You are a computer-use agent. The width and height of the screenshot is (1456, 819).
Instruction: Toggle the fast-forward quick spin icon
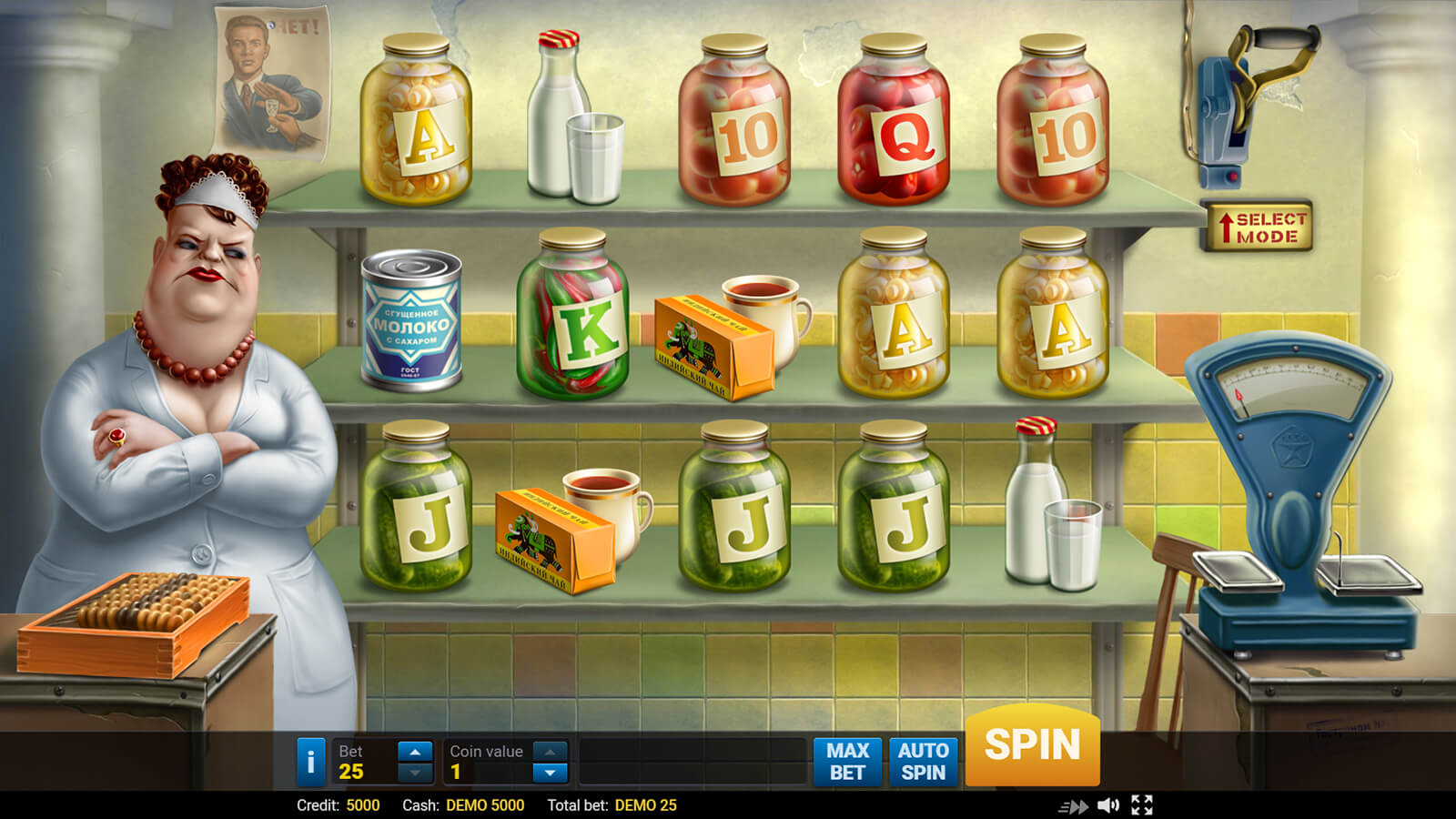pos(1074,806)
